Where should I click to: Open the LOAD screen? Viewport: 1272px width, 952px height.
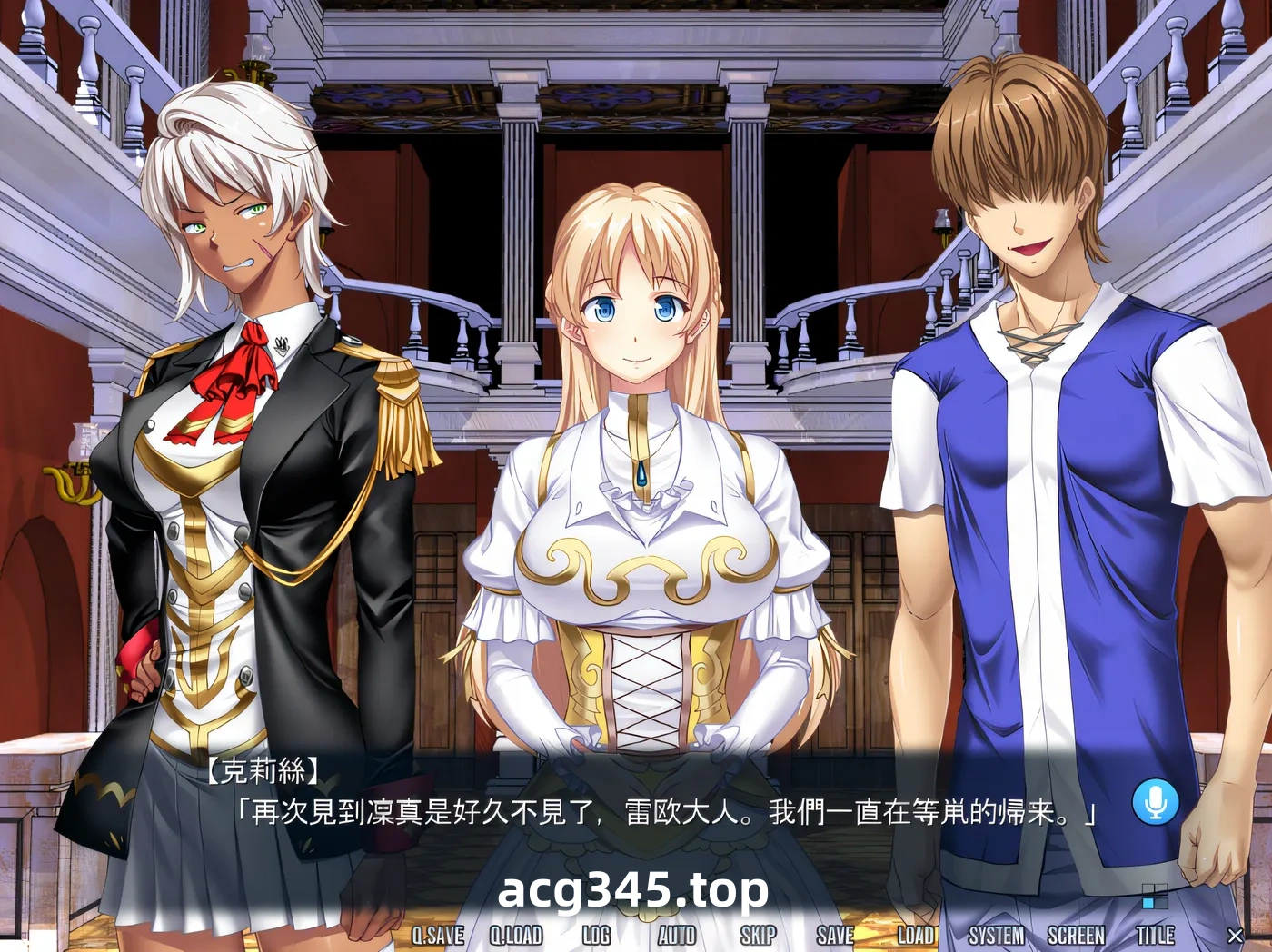coord(918,935)
